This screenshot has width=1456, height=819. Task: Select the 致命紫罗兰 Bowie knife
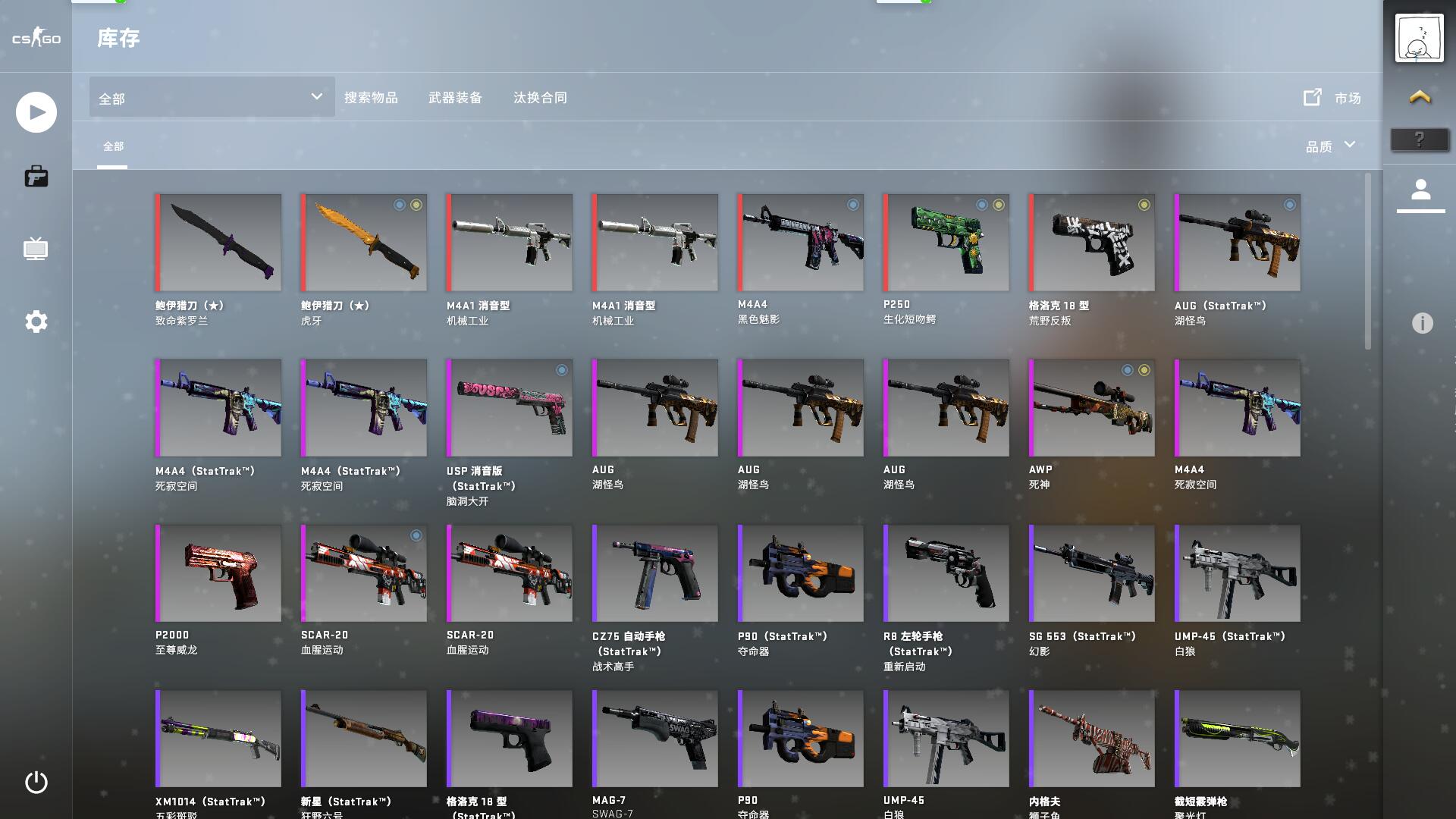(x=218, y=243)
